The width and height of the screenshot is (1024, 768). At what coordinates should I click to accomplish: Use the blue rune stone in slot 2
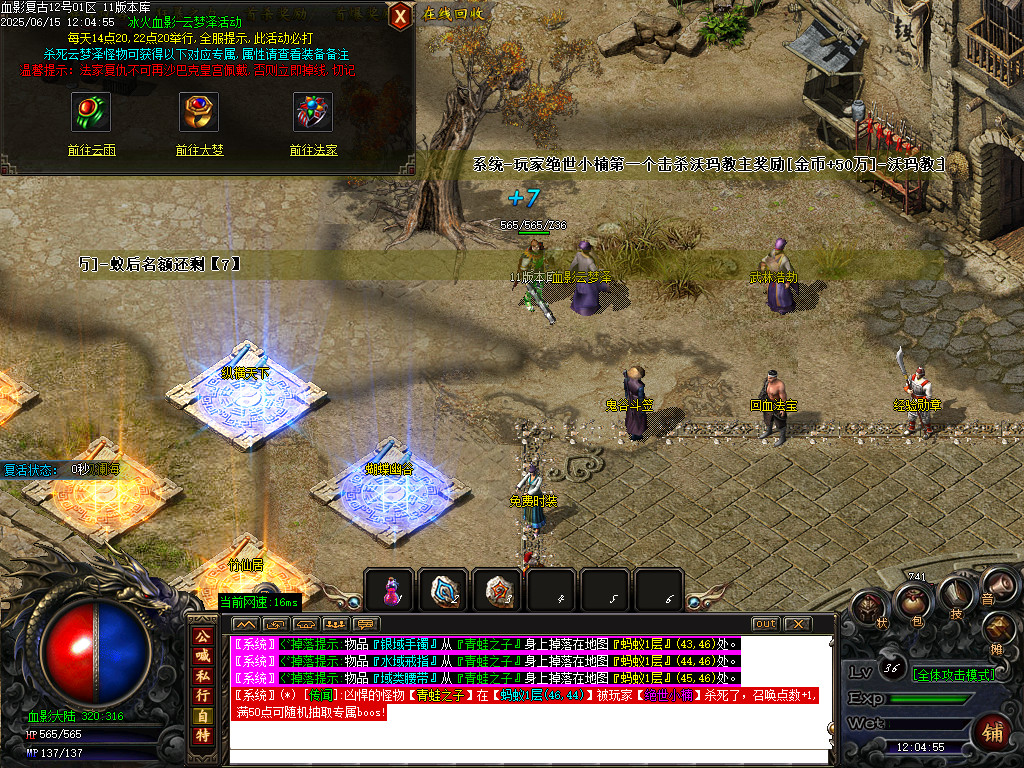[443, 590]
